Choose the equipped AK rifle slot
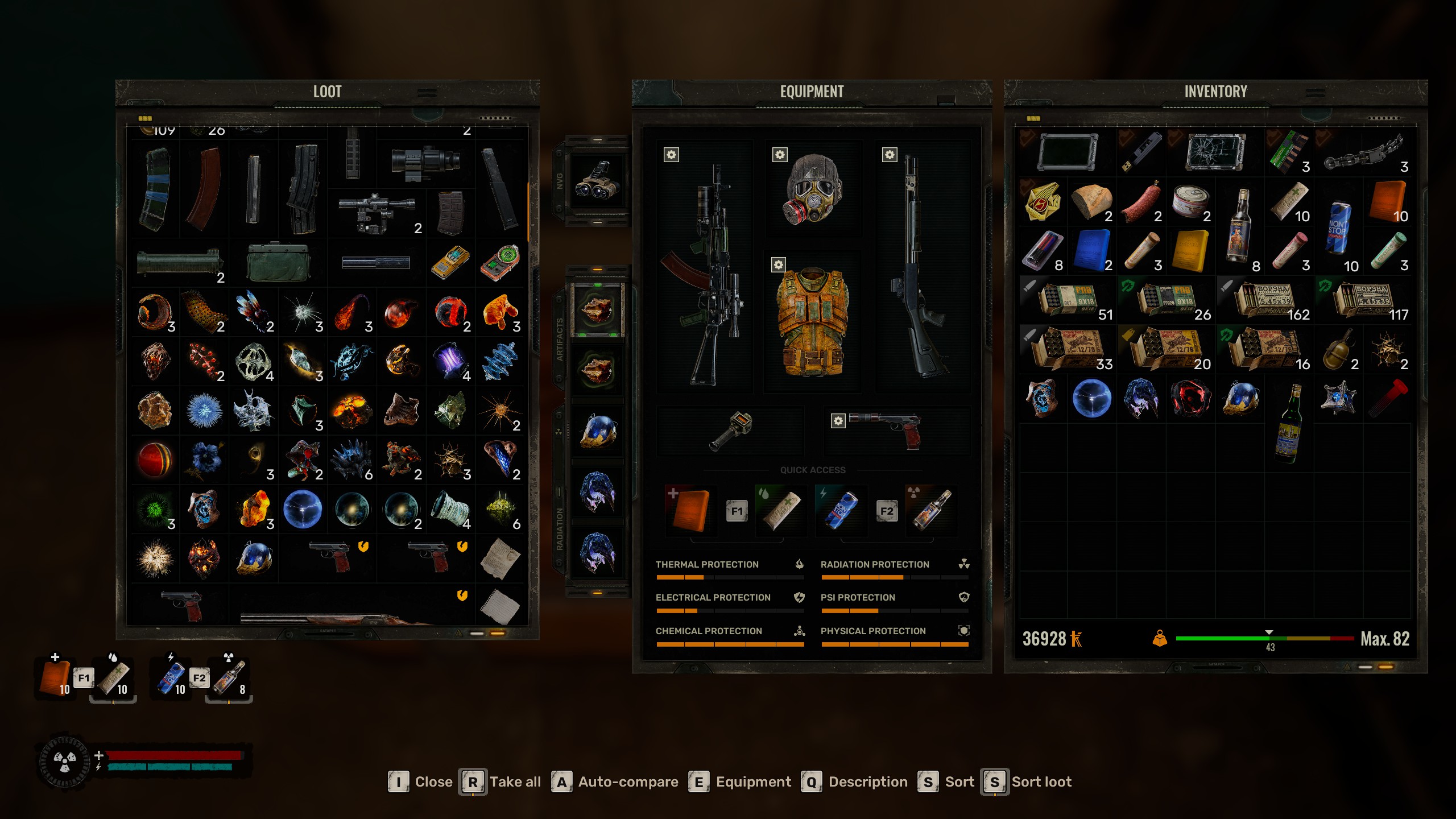This screenshot has width=1456, height=819. click(705, 267)
